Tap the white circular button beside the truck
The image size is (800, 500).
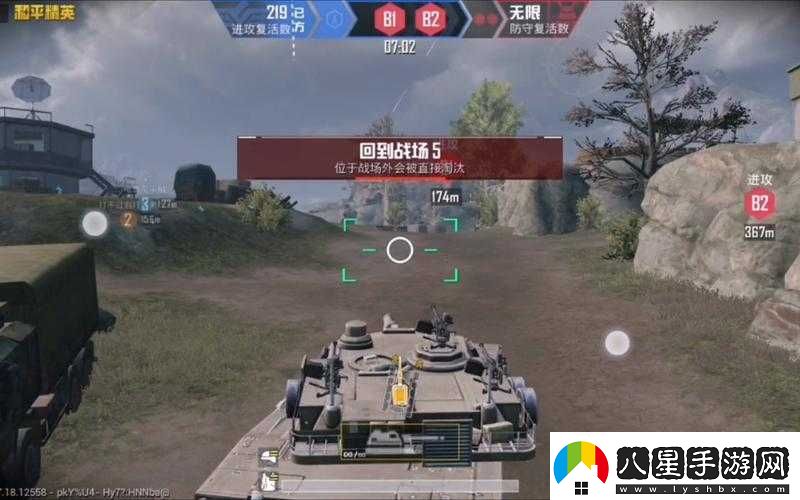pos(94,223)
